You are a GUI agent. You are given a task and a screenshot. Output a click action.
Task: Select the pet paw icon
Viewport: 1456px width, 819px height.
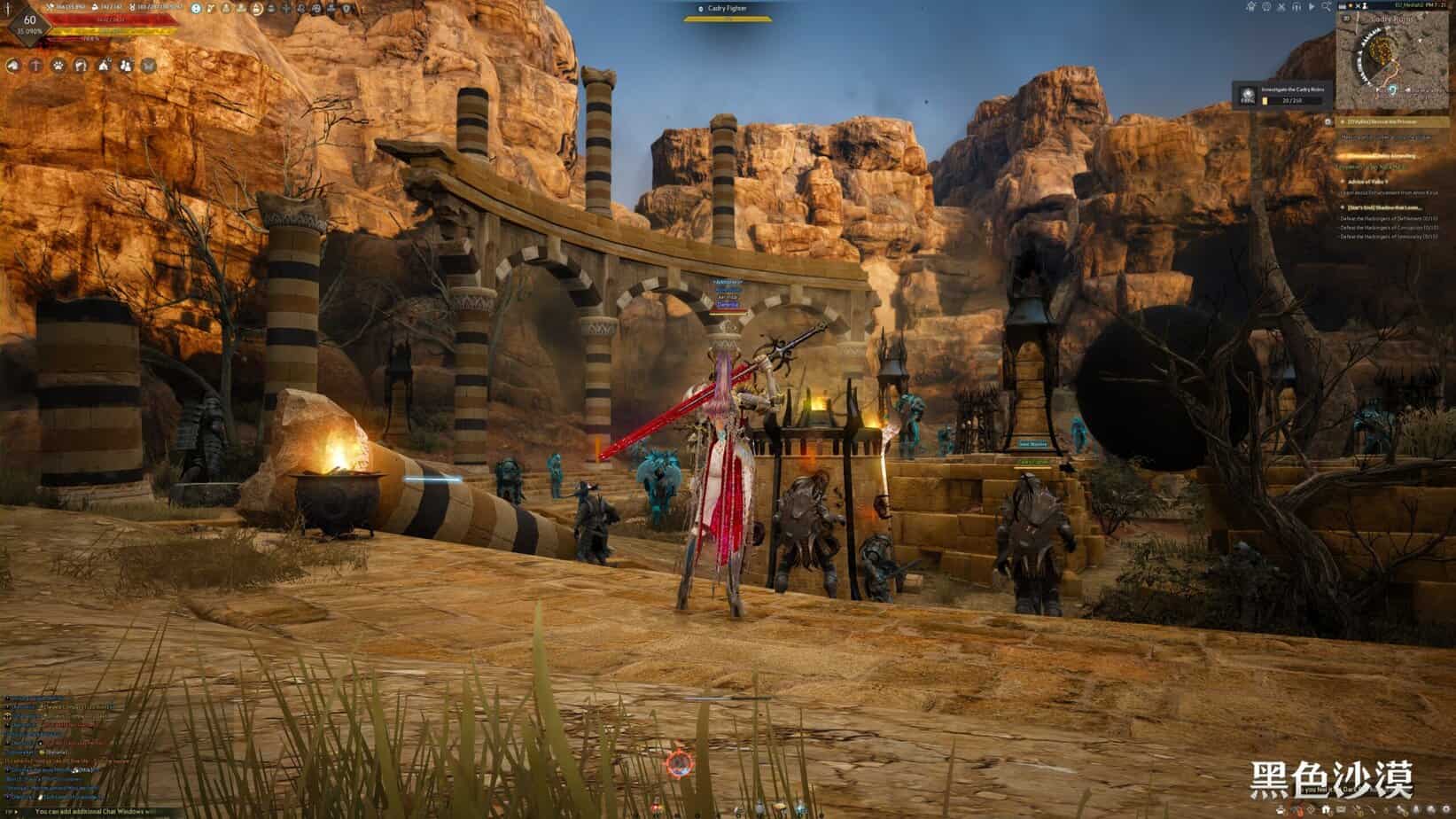click(x=57, y=66)
